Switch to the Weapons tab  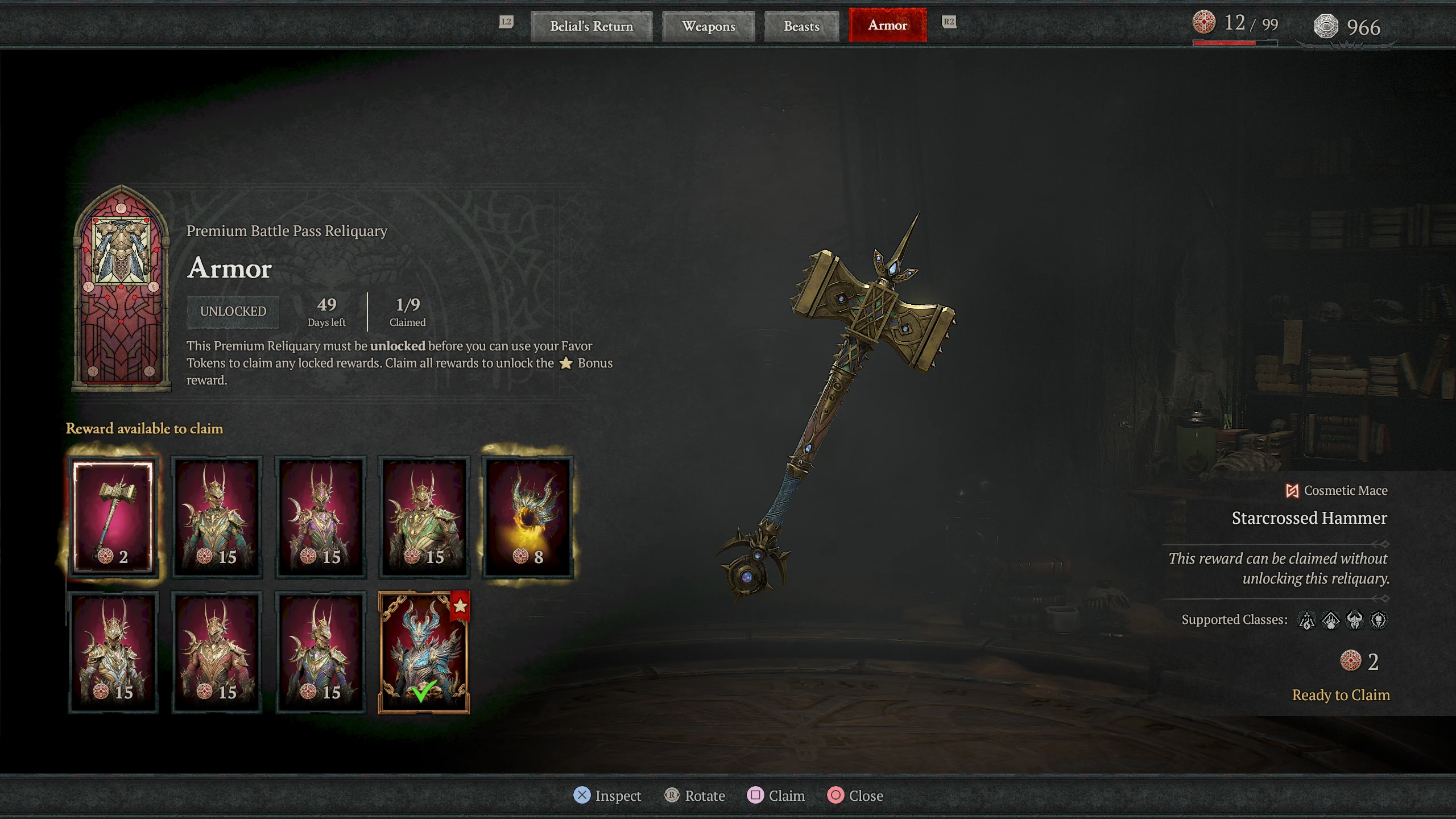(x=708, y=26)
